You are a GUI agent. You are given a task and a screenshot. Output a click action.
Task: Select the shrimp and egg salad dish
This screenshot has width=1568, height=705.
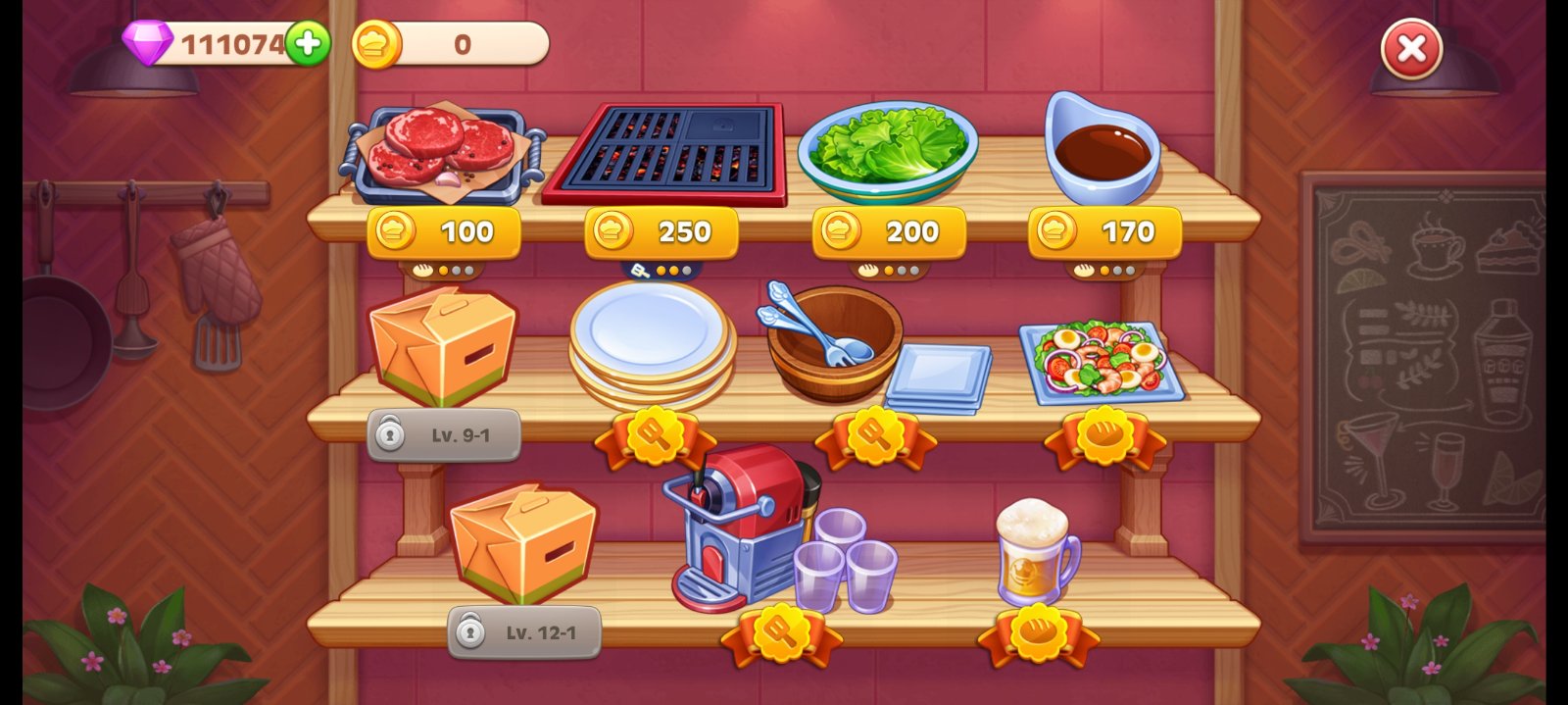(1102, 360)
